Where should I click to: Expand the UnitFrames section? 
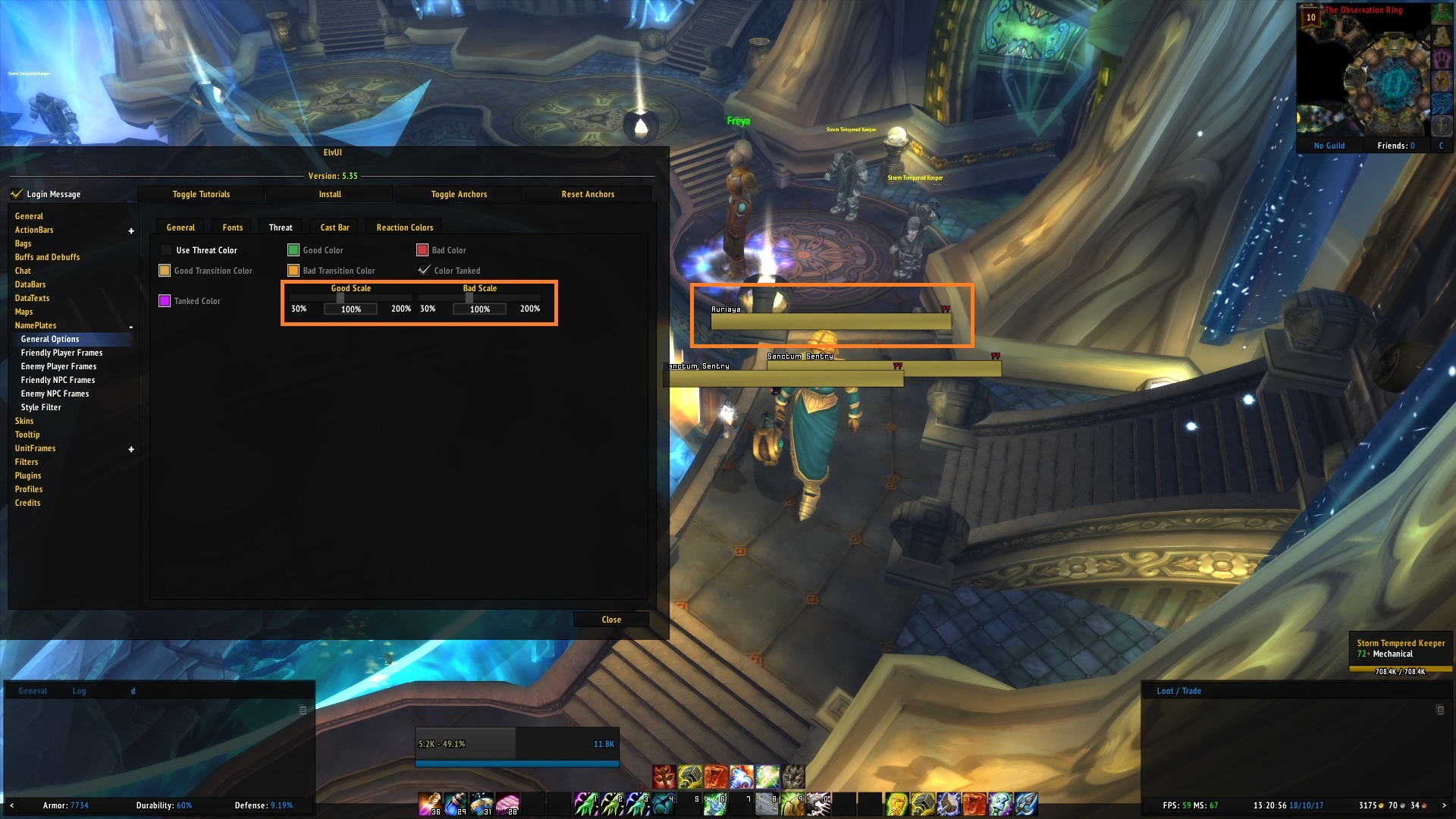click(131, 448)
